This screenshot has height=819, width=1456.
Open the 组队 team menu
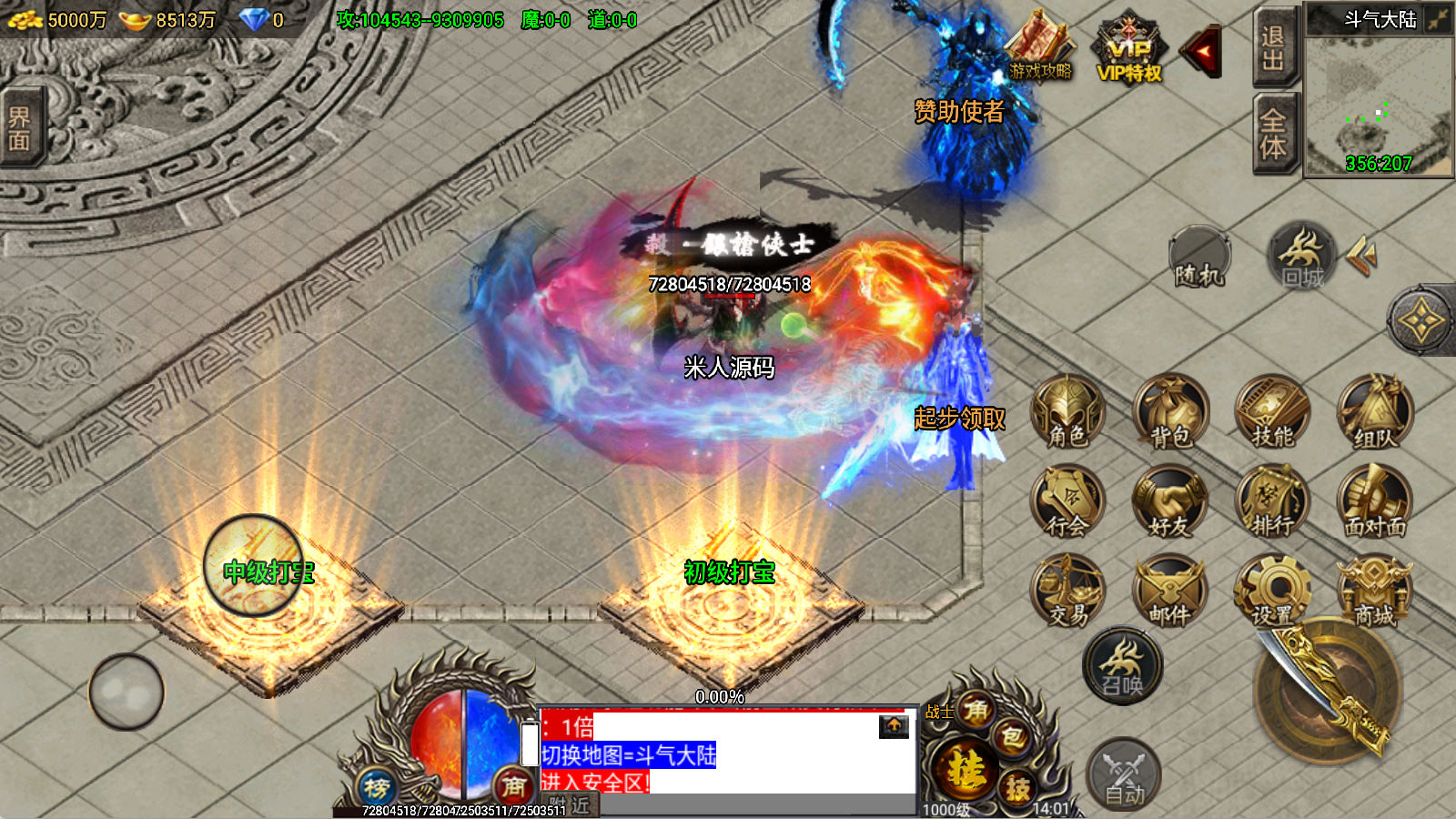tap(1374, 412)
